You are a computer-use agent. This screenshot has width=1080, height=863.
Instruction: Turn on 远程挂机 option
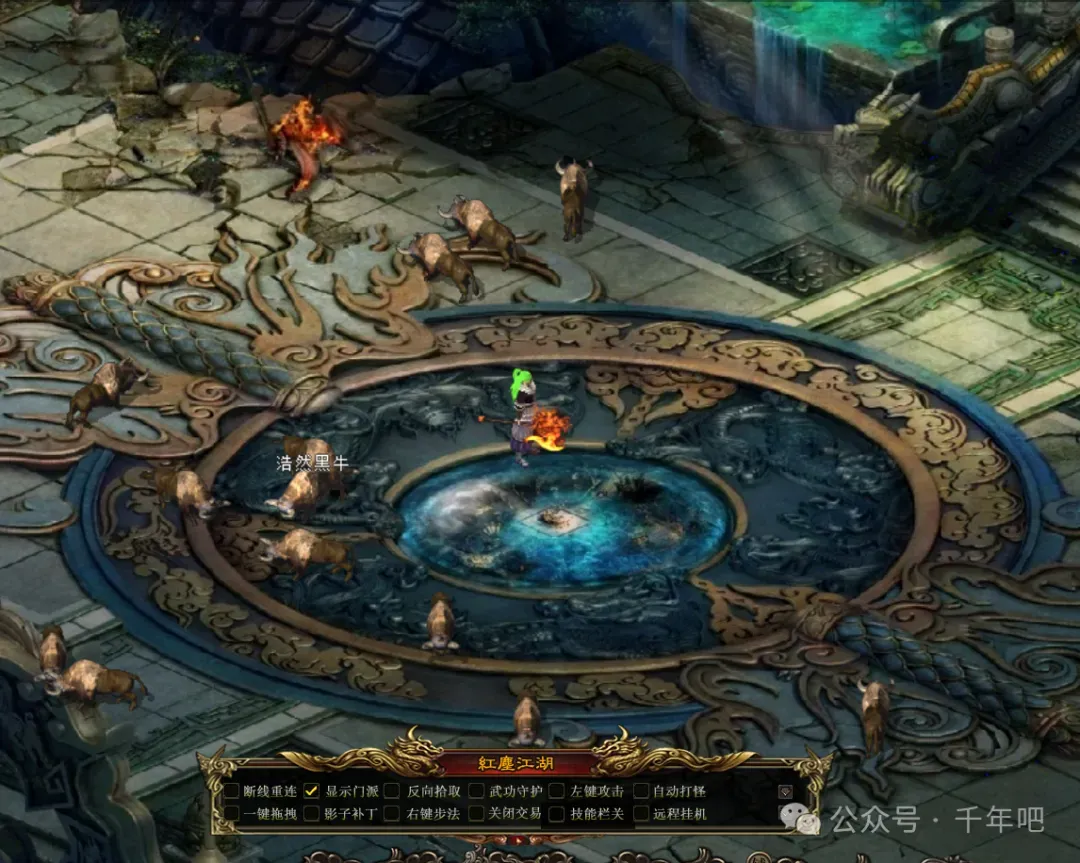[641, 814]
